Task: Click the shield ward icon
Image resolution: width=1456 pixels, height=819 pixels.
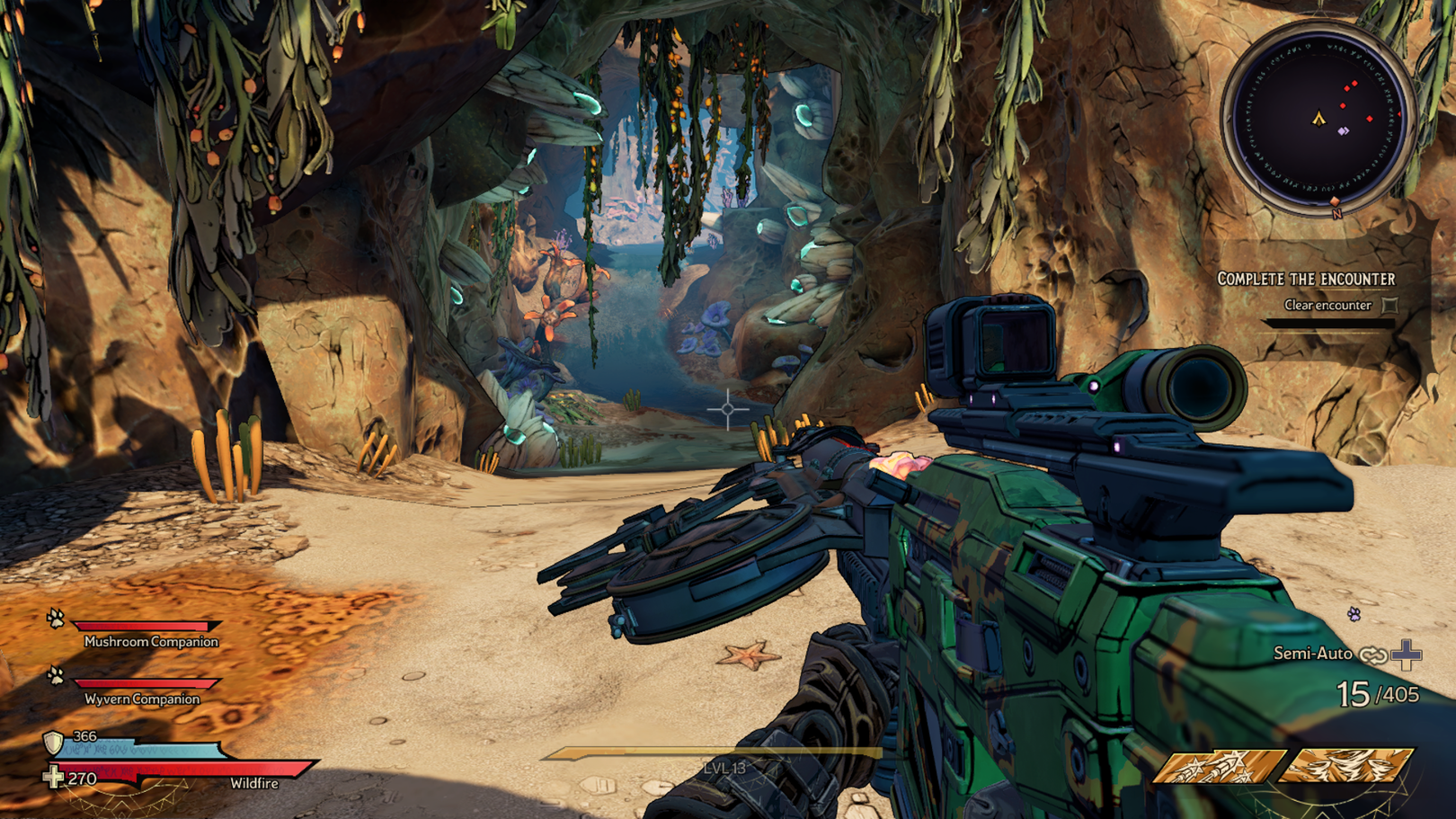Action: [x=54, y=743]
